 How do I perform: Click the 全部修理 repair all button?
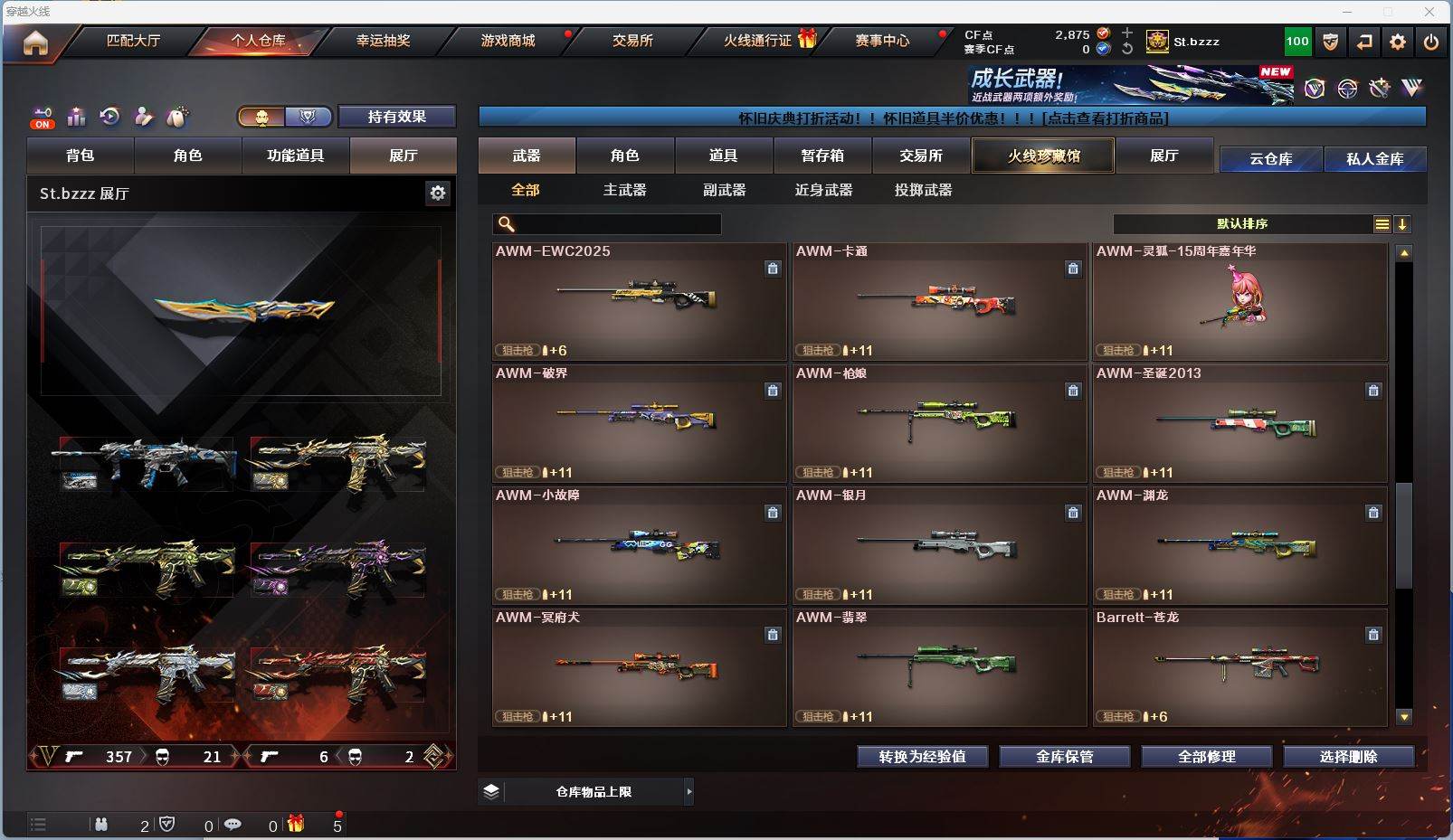(1206, 757)
